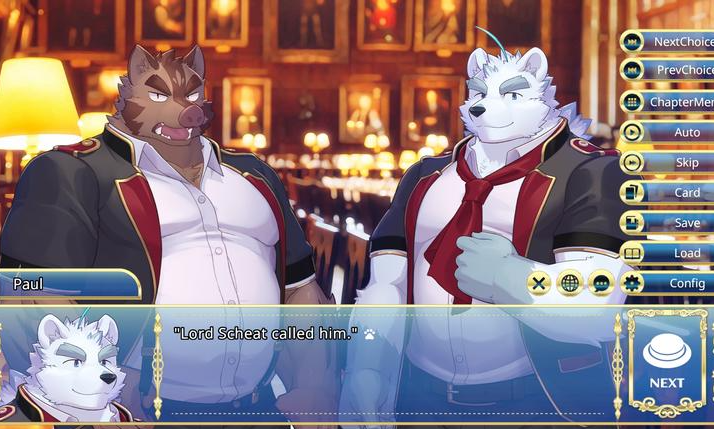The width and height of the screenshot is (714, 429).
Task: Turn on Auto text advance
Action: pyautogui.click(x=668, y=132)
